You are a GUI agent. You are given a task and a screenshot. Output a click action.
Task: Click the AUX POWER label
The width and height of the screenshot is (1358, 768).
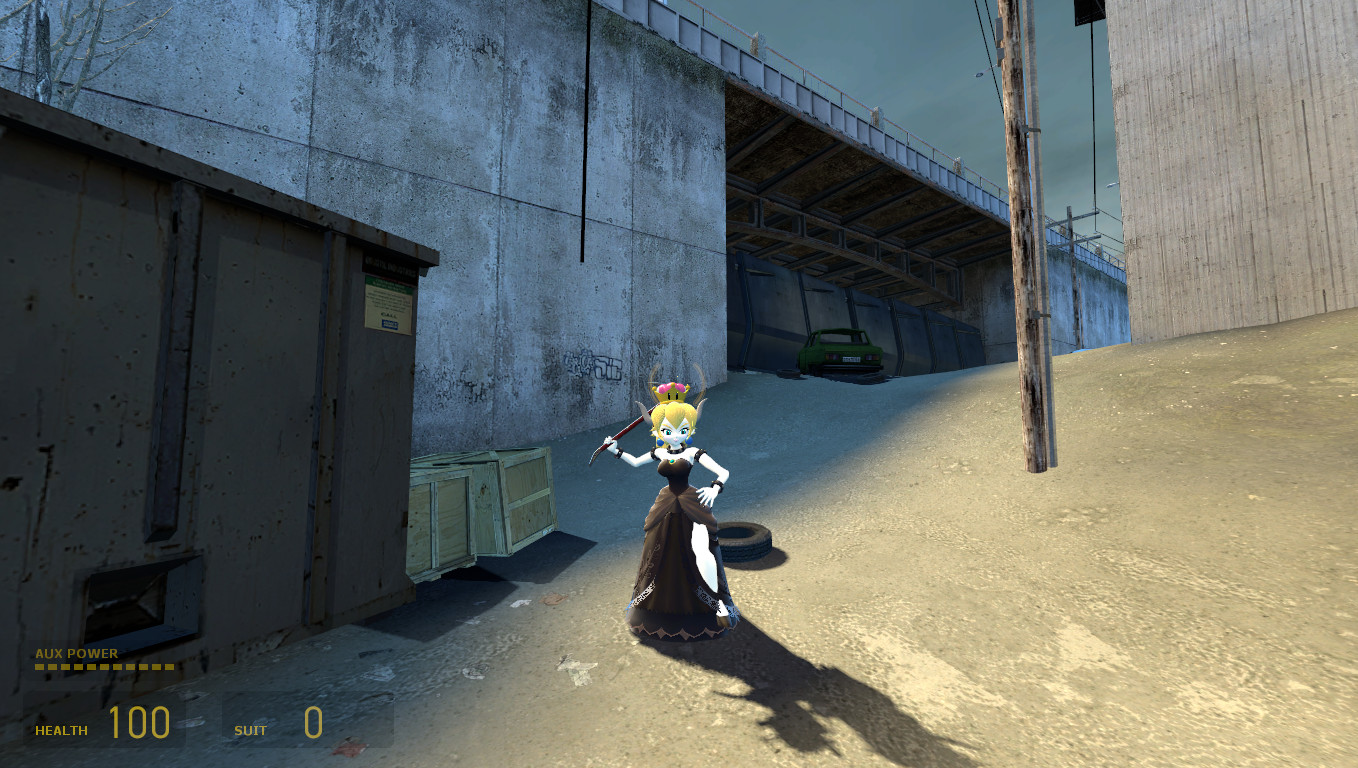[x=75, y=653]
